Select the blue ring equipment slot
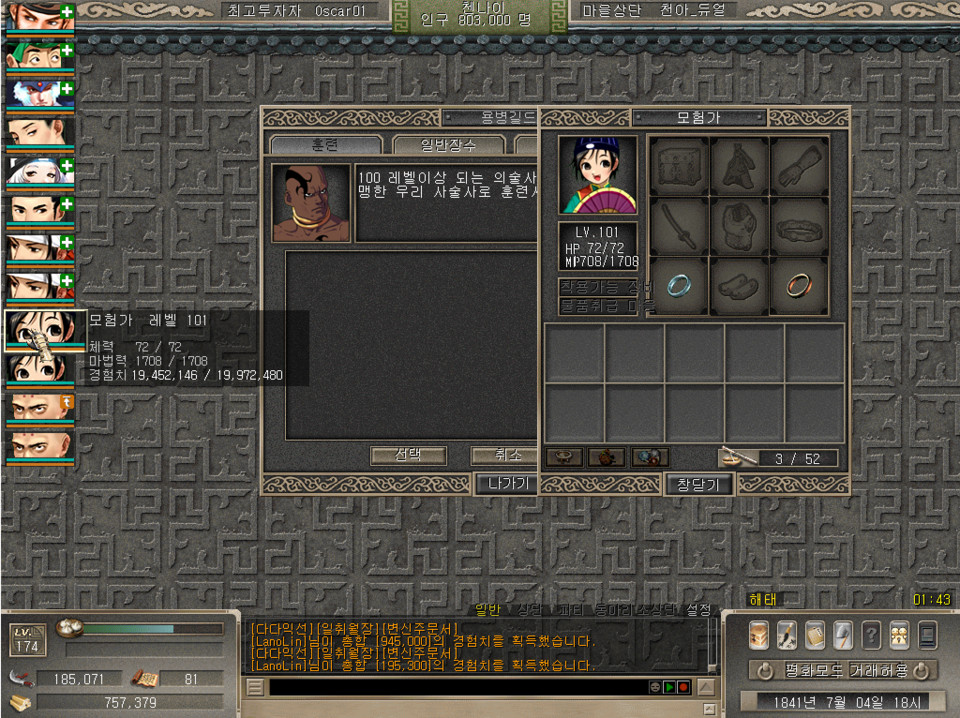 click(x=679, y=285)
